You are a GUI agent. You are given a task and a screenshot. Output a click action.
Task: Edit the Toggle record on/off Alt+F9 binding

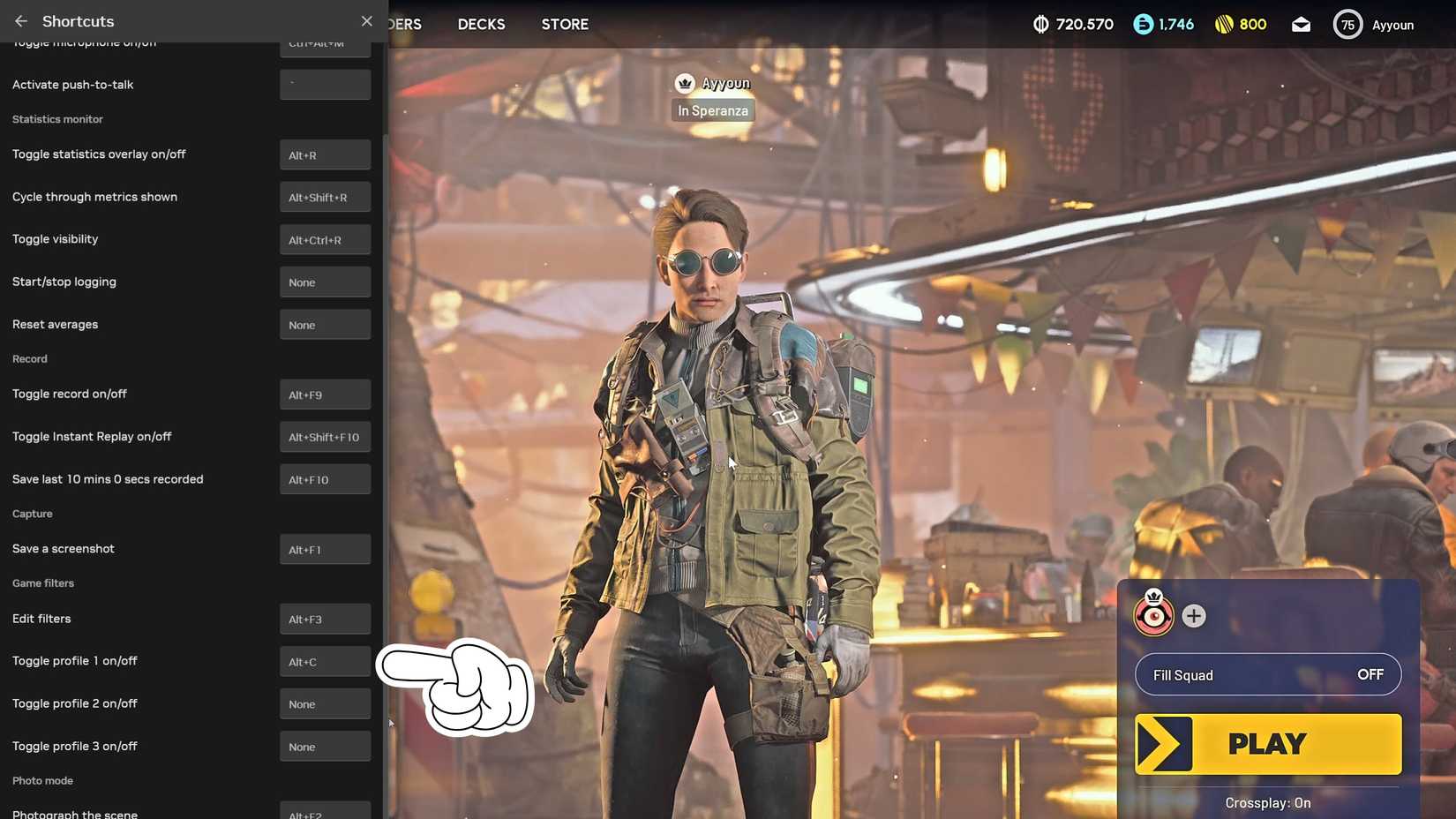pos(325,394)
